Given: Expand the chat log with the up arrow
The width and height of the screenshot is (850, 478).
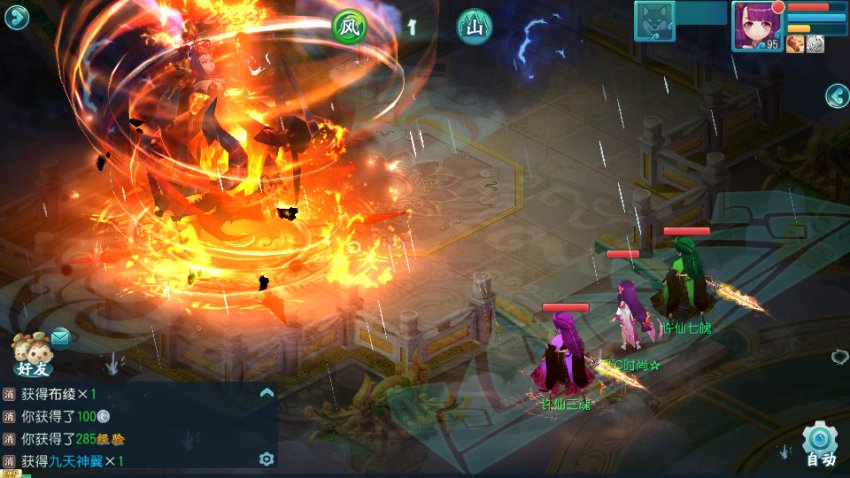Looking at the screenshot, I should pos(266,393).
